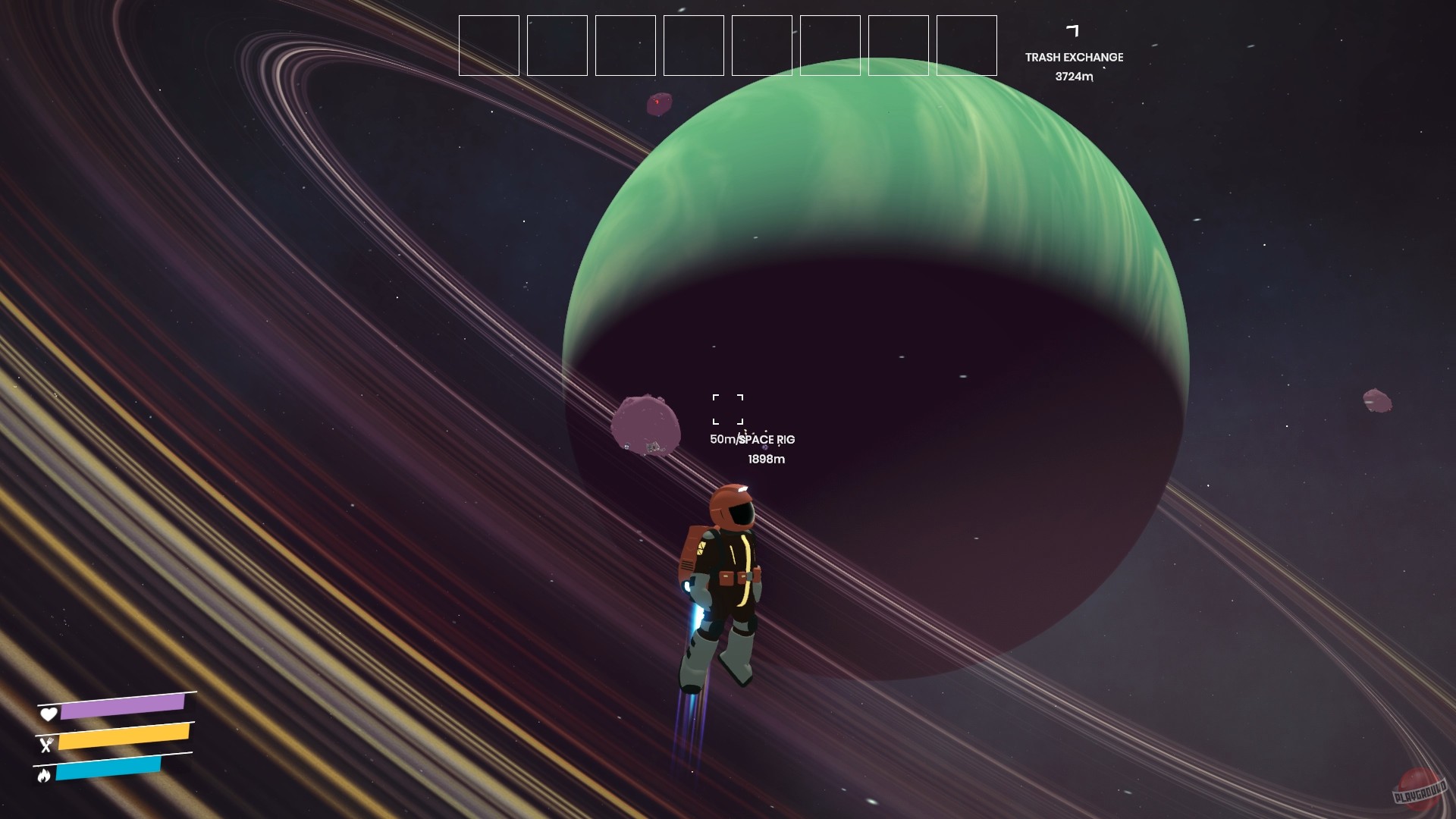Click the Trash Exchange label text
This screenshot has width=1456, height=819.
[x=1075, y=57]
